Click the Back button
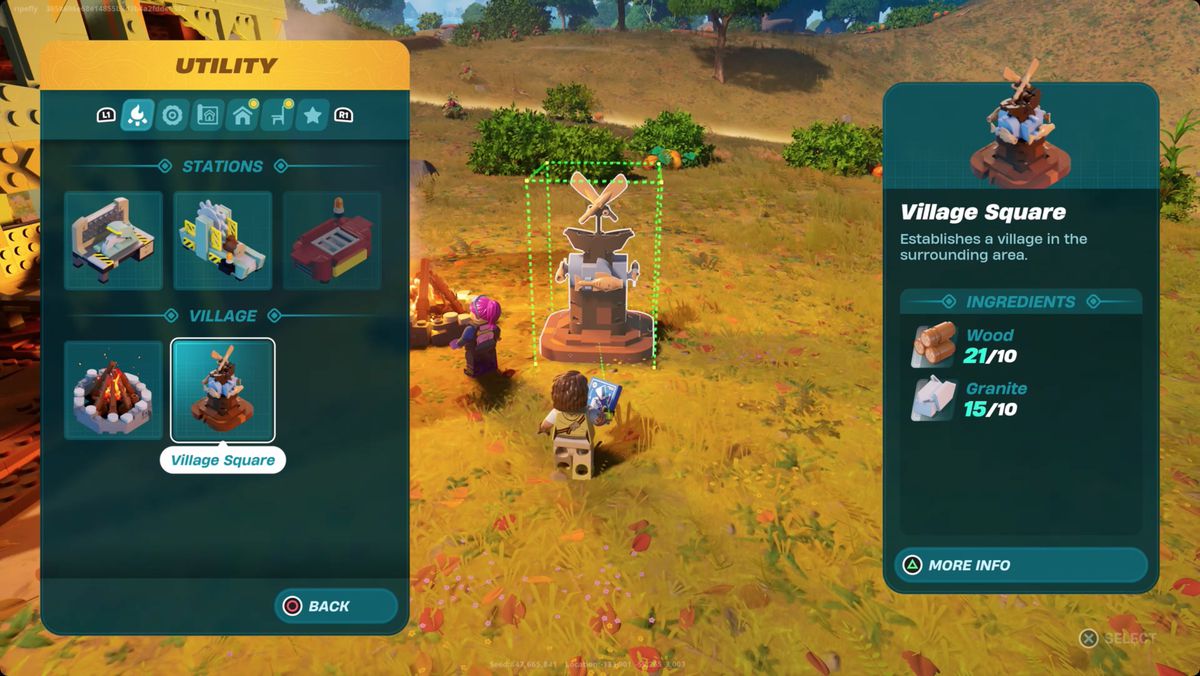The height and width of the screenshot is (676, 1200). 336,606
